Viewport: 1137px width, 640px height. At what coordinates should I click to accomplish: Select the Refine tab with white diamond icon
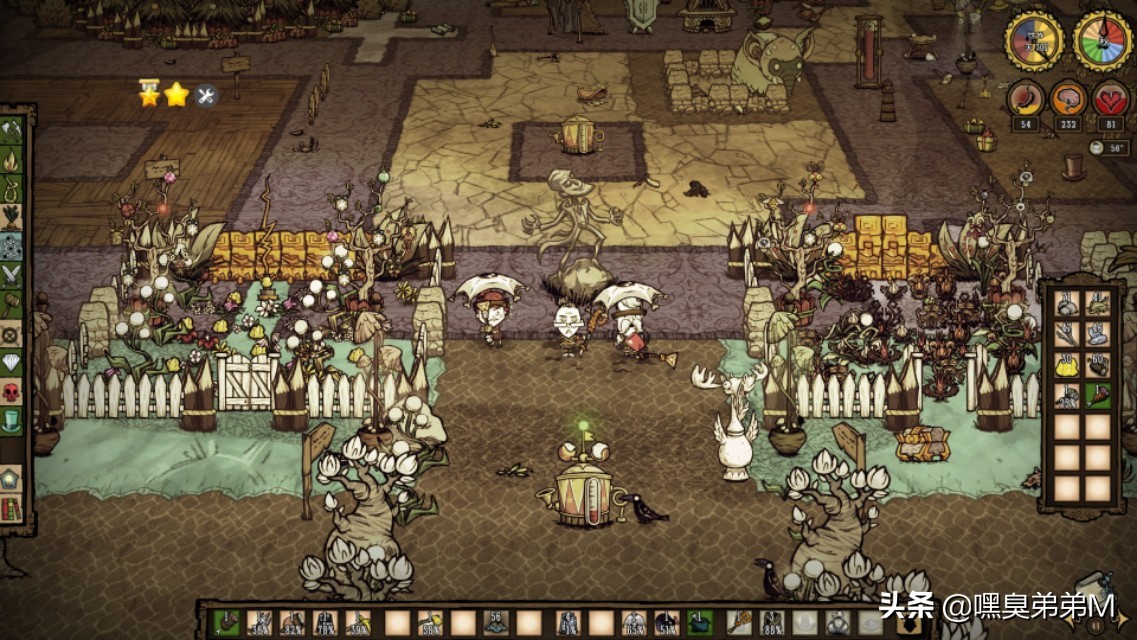12,362
